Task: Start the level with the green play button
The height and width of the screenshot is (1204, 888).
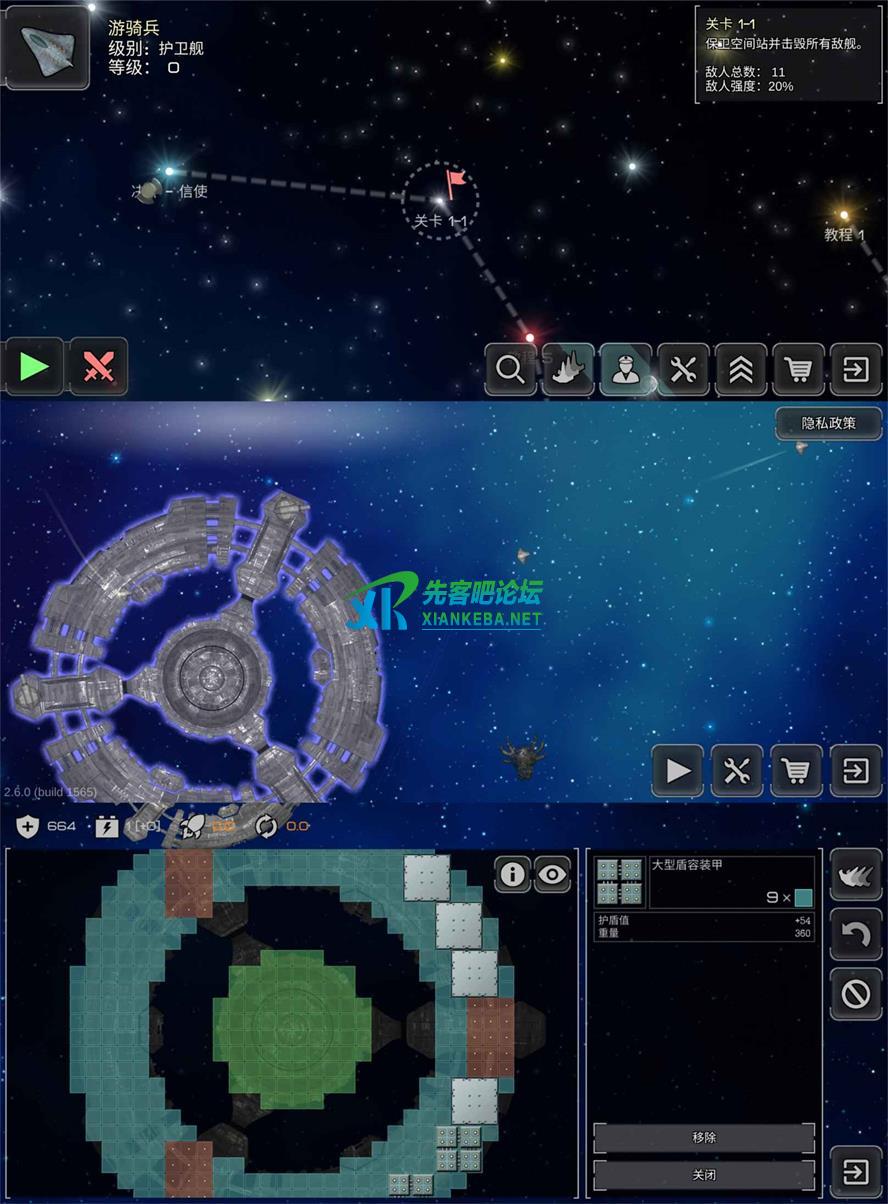Action: point(34,367)
